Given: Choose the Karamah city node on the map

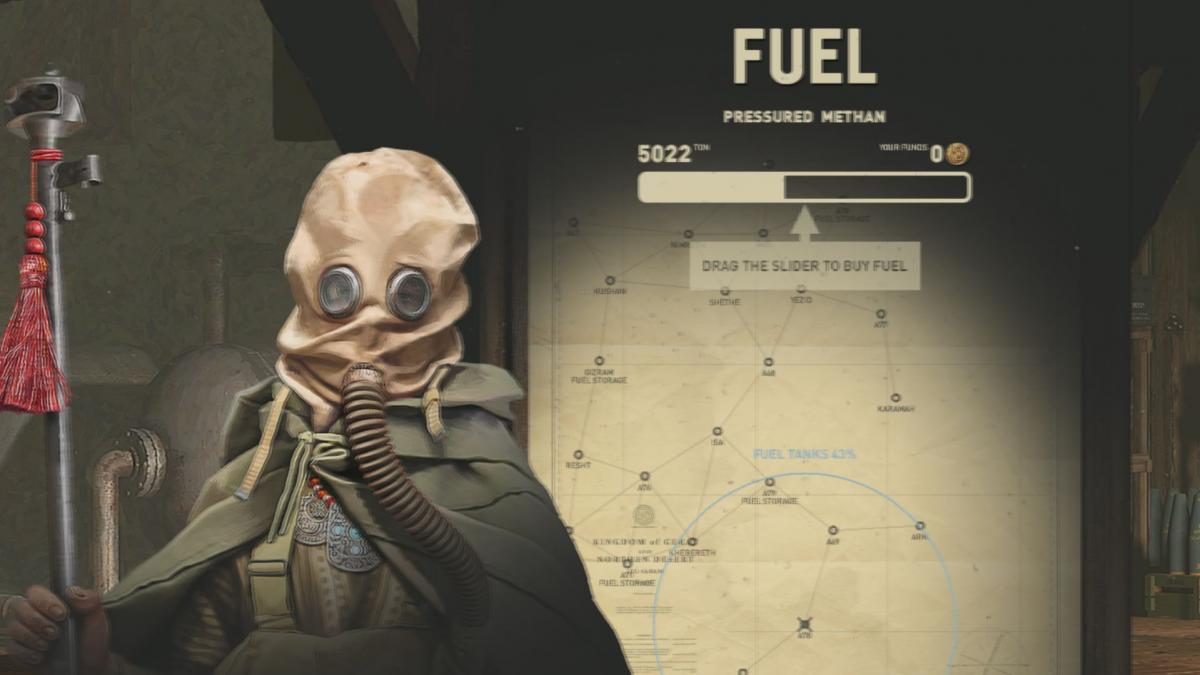Looking at the screenshot, I should click(895, 398).
